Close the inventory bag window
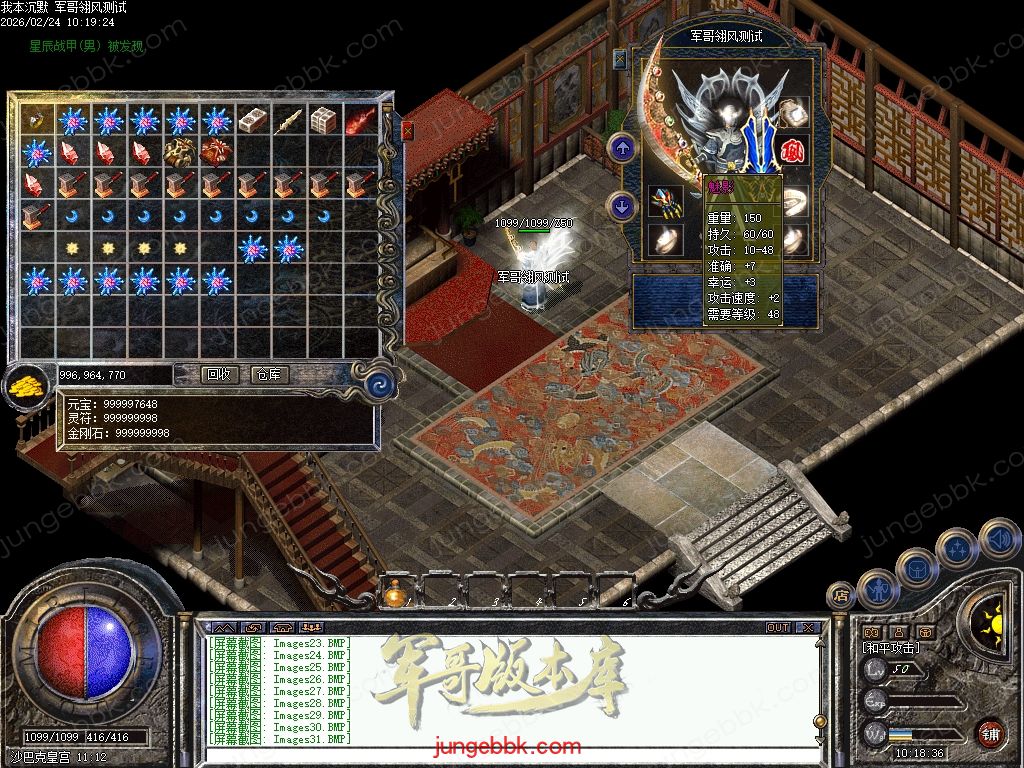This screenshot has width=1024, height=768. (x=407, y=129)
